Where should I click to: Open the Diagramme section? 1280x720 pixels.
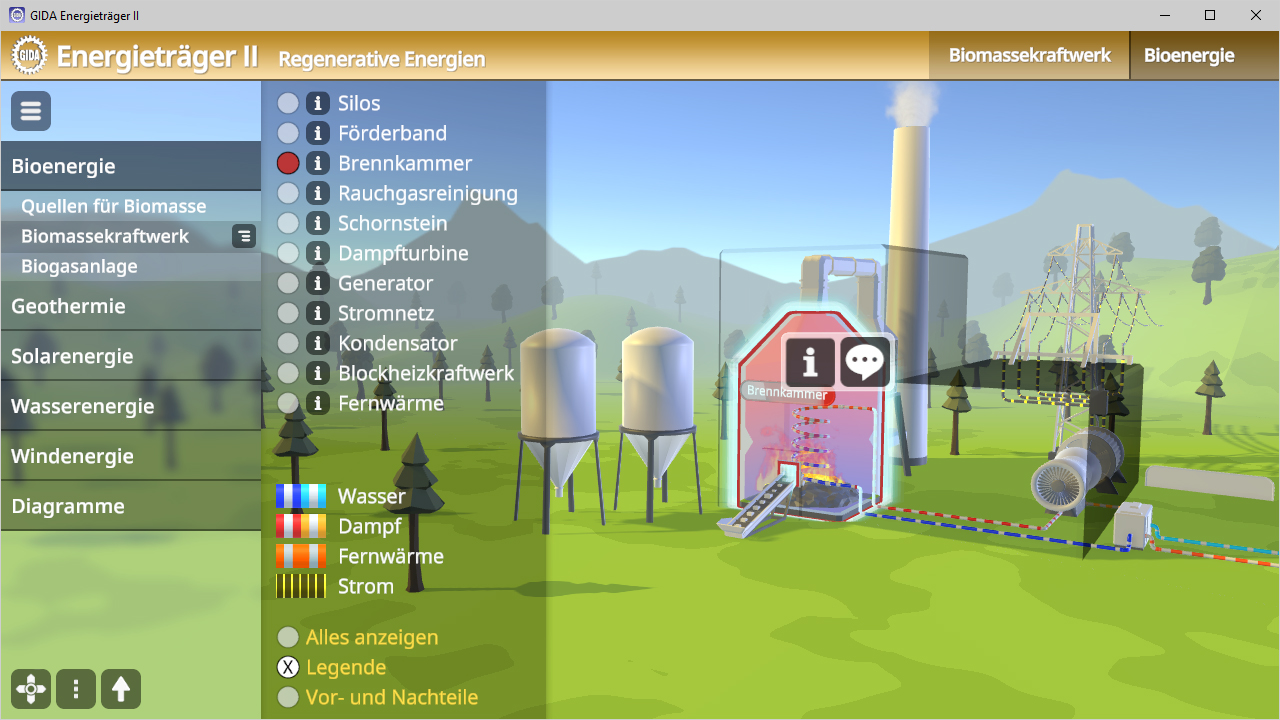(68, 506)
